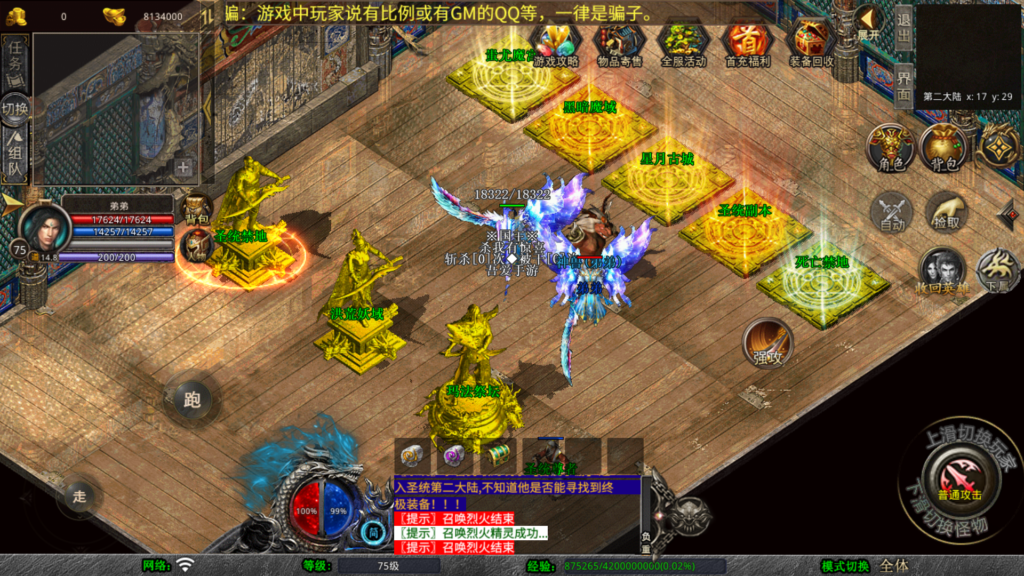The height and width of the screenshot is (576, 1024).
Task: Open the 角色 character sheet
Action: (x=889, y=147)
